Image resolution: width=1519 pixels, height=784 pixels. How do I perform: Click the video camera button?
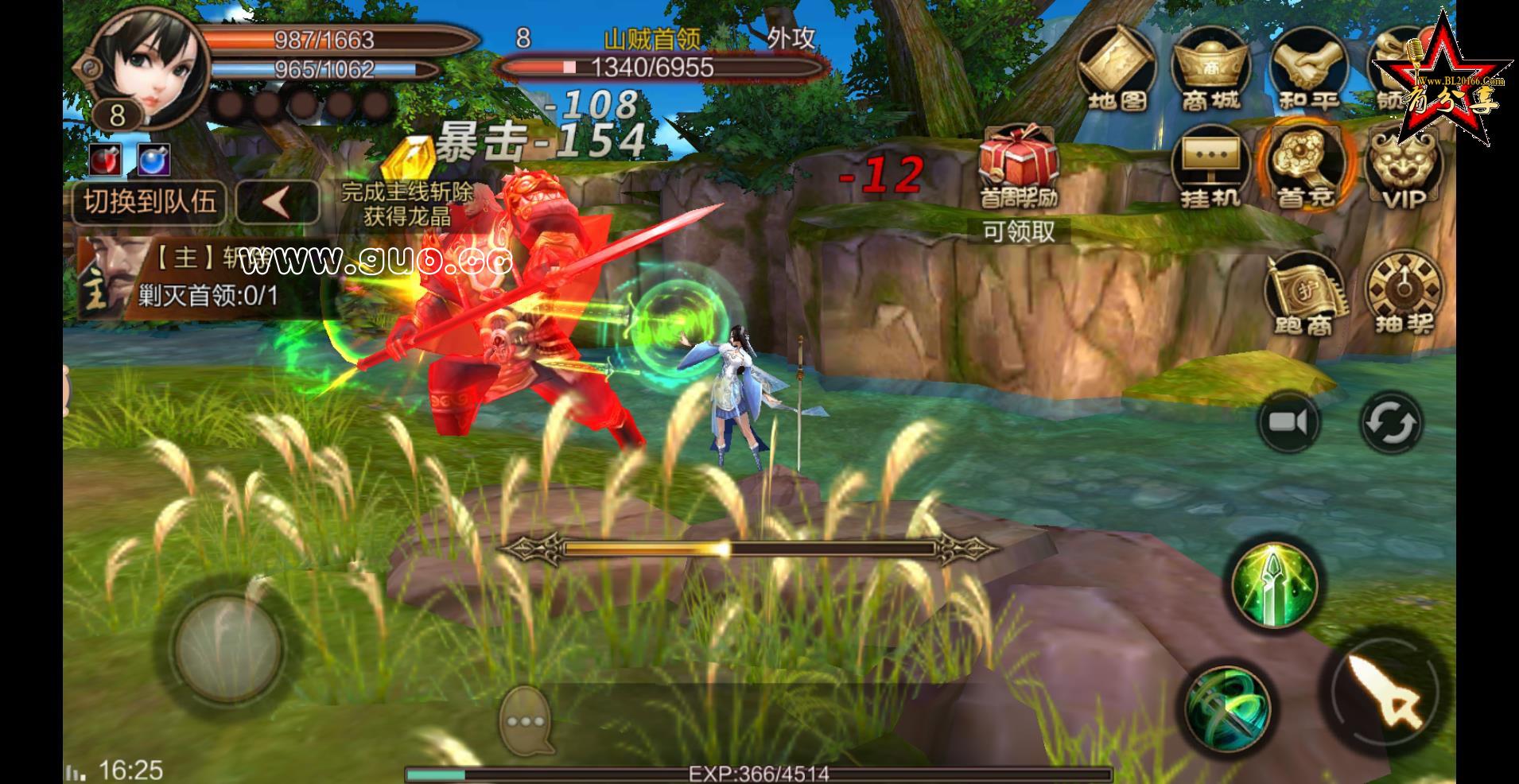click(1288, 421)
